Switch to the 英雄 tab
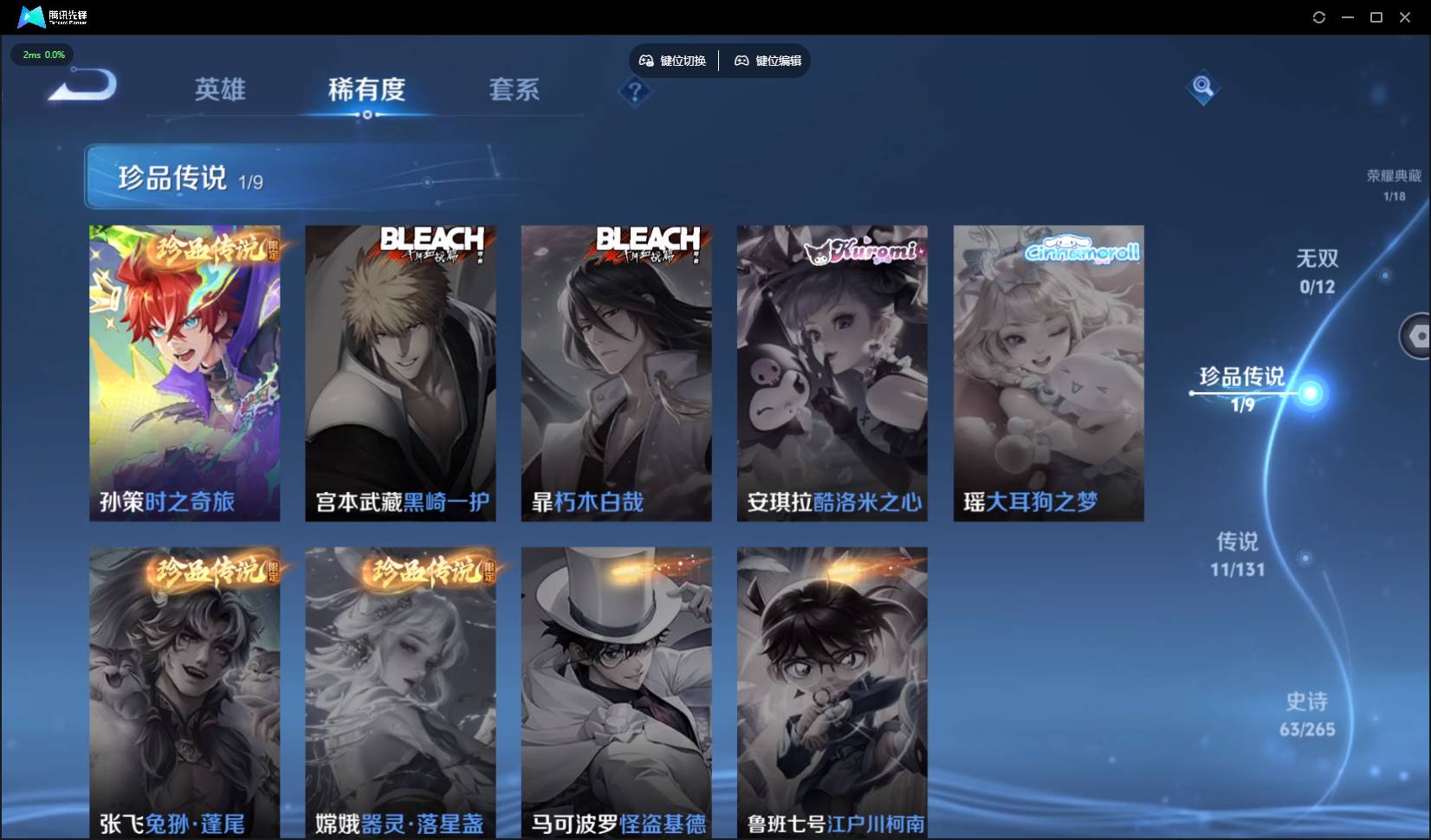This screenshot has width=1431, height=840. tap(220, 90)
